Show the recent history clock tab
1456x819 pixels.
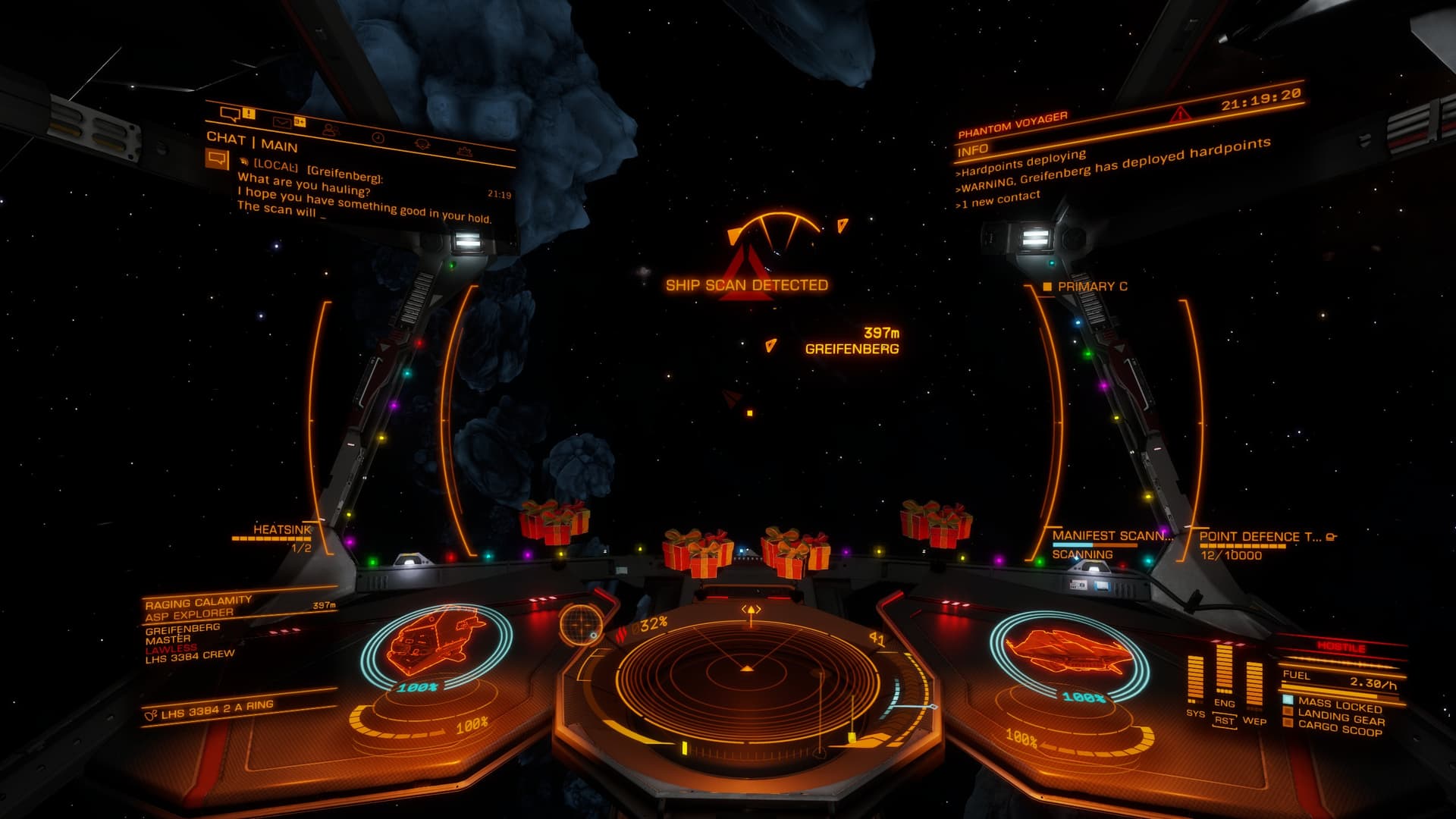[378, 137]
